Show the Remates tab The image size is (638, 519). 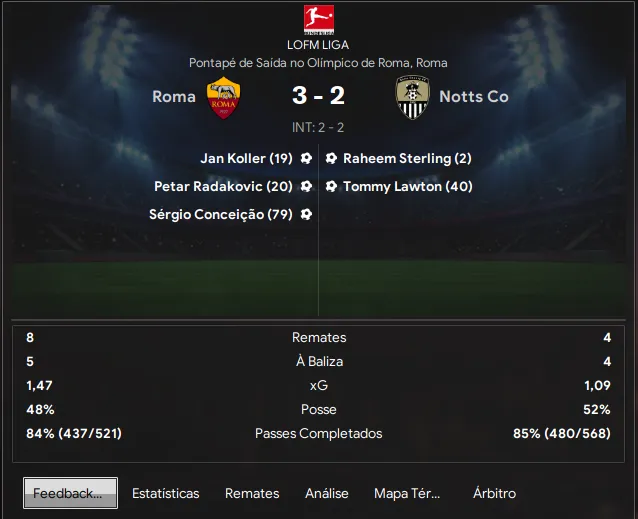[252, 493]
